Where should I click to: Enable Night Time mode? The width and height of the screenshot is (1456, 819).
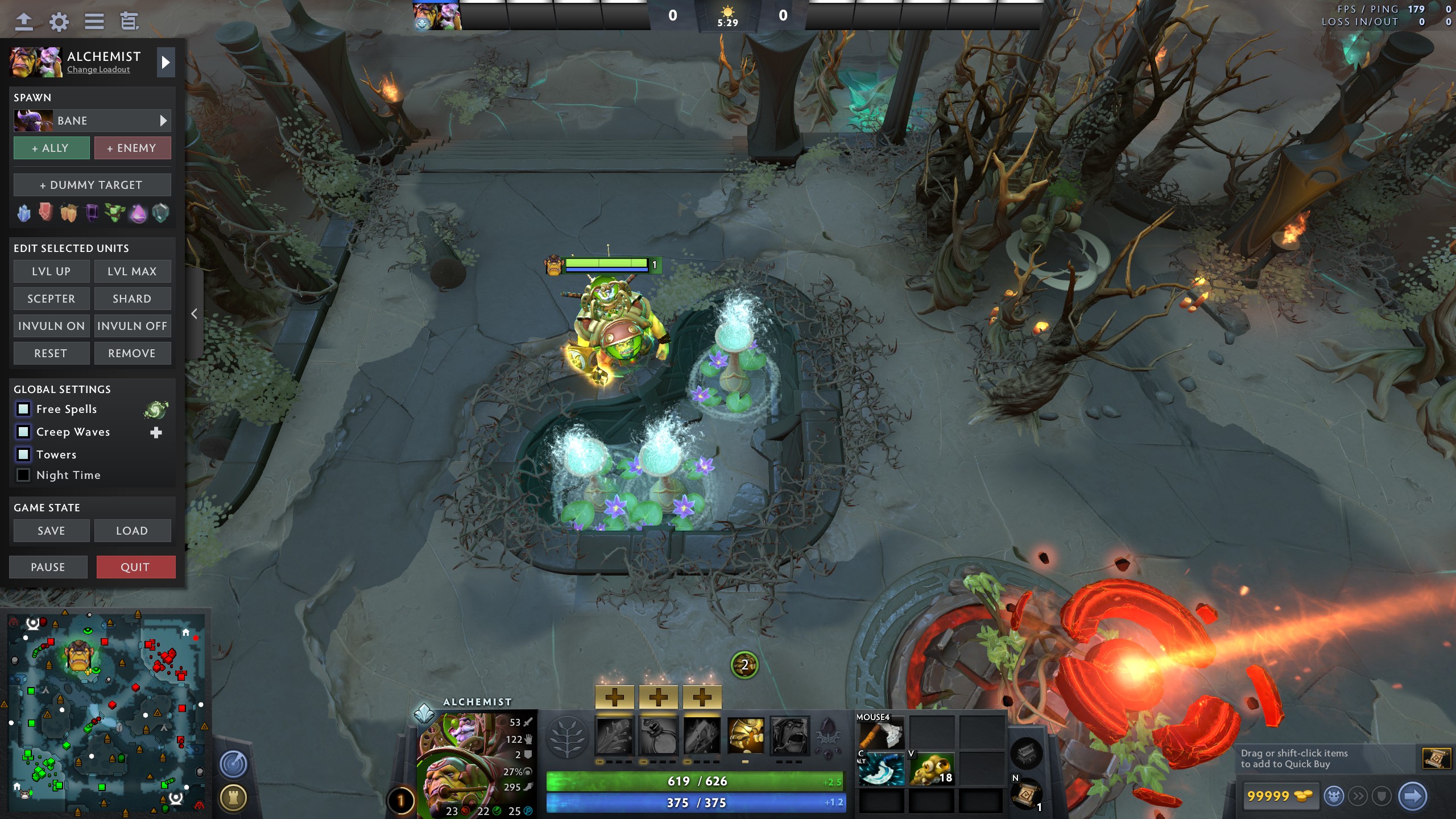[x=23, y=475]
